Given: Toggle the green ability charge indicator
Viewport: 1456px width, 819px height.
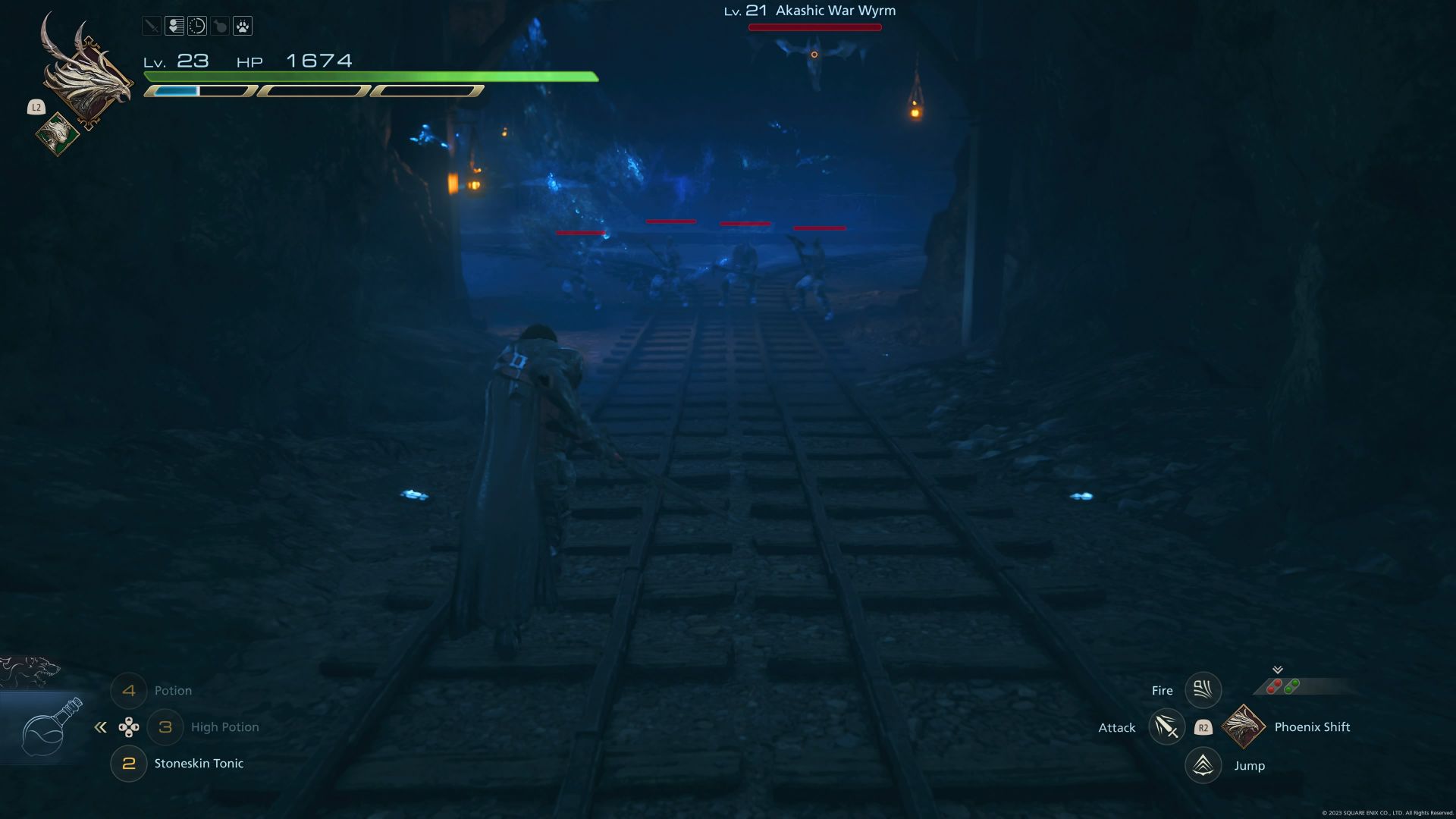Looking at the screenshot, I should pyautogui.click(x=1291, y=686).
